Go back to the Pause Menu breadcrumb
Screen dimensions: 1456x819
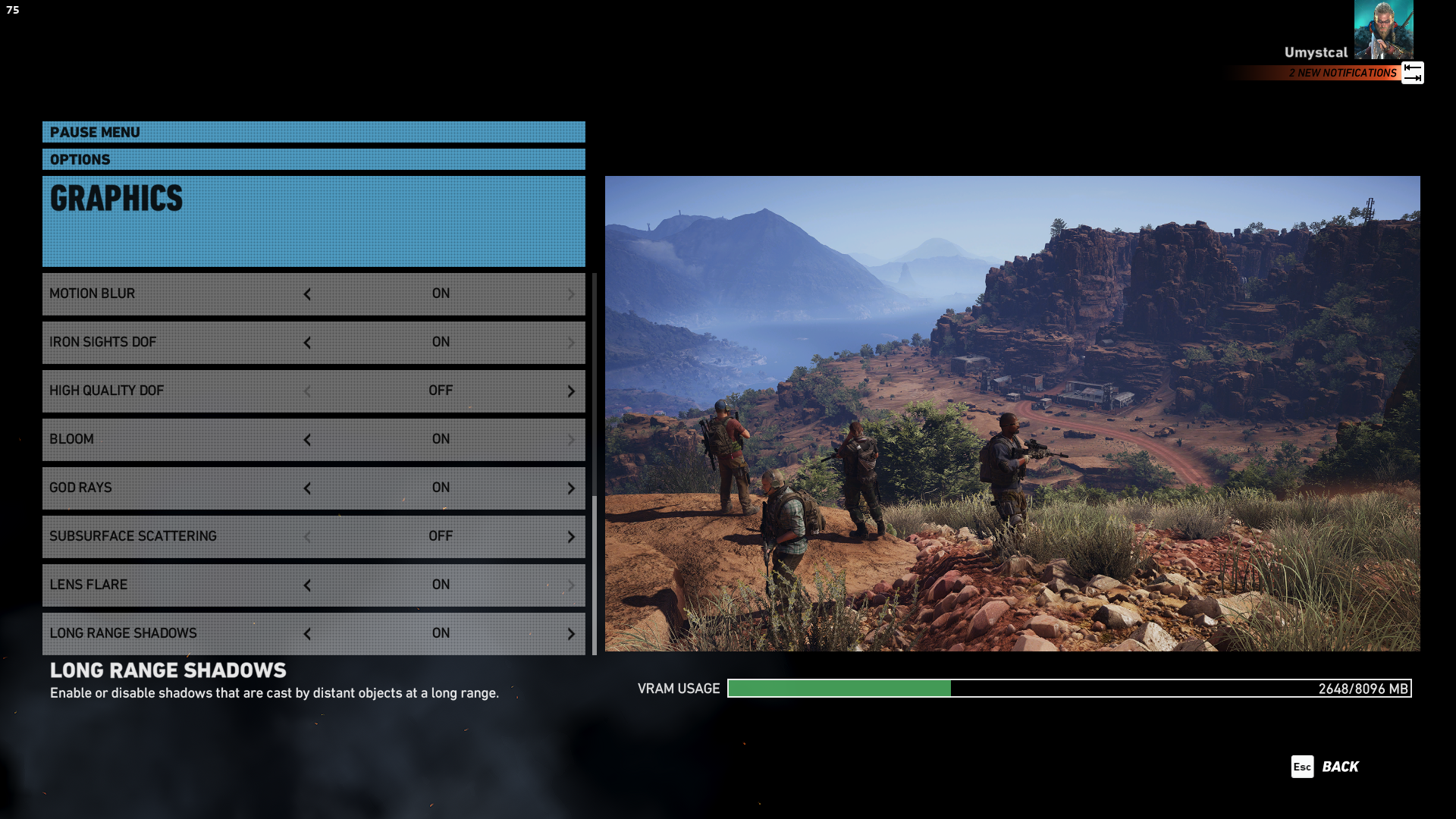pos(95,132)
